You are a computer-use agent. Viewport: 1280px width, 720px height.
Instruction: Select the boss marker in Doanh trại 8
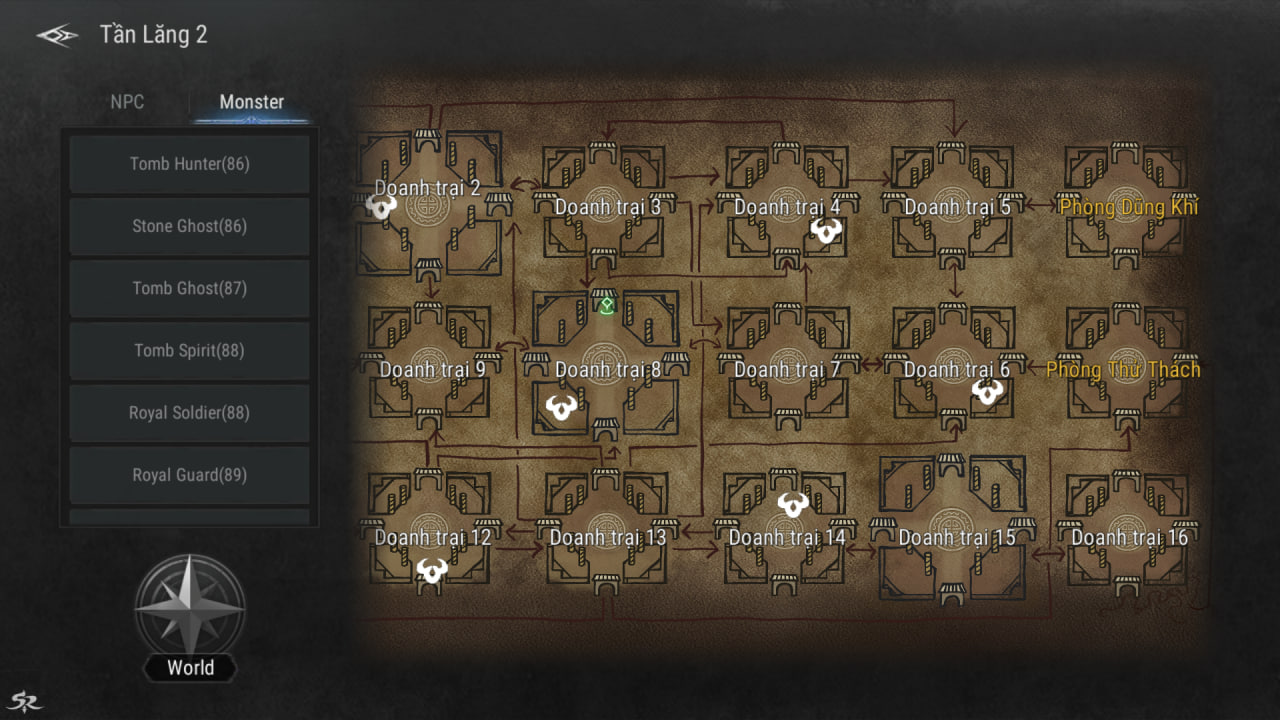tap(562, 407)
